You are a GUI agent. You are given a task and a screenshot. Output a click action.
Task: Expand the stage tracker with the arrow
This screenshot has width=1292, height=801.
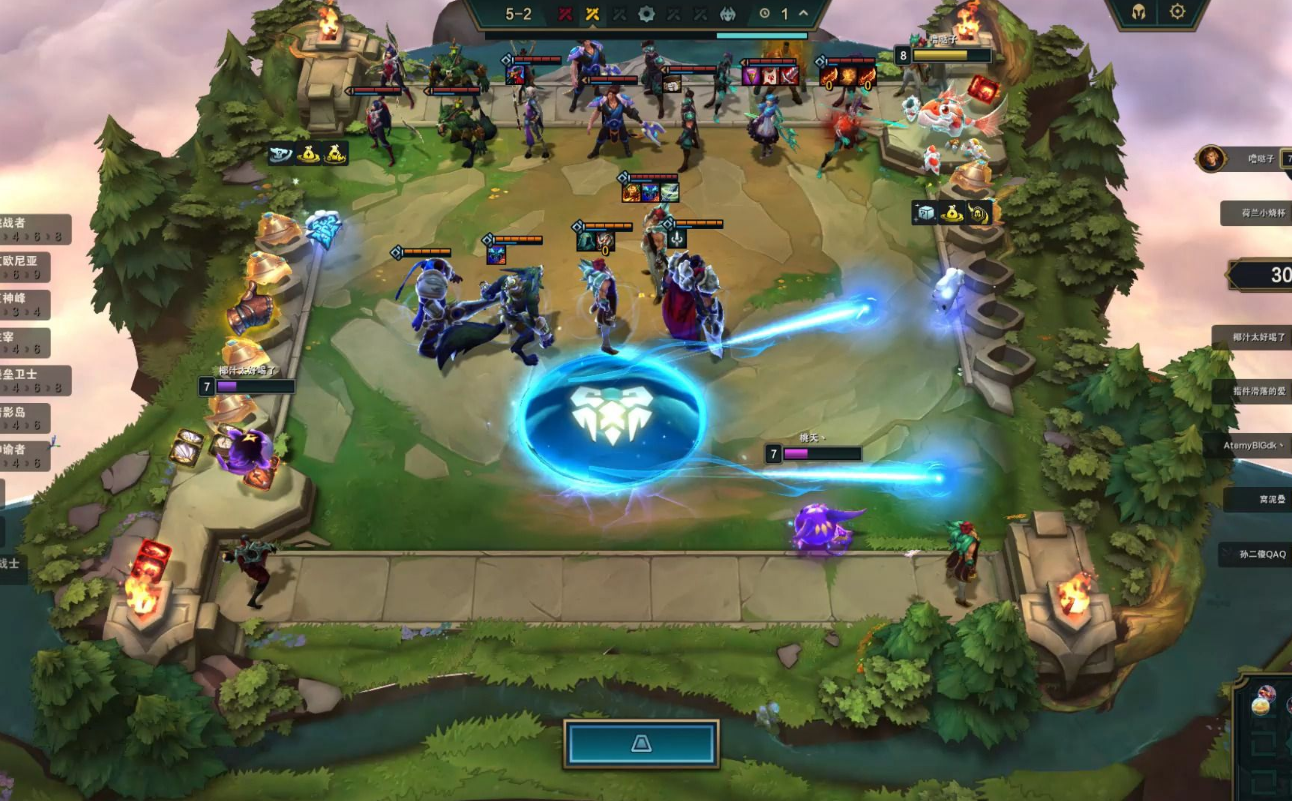click(x=804, y=14)
